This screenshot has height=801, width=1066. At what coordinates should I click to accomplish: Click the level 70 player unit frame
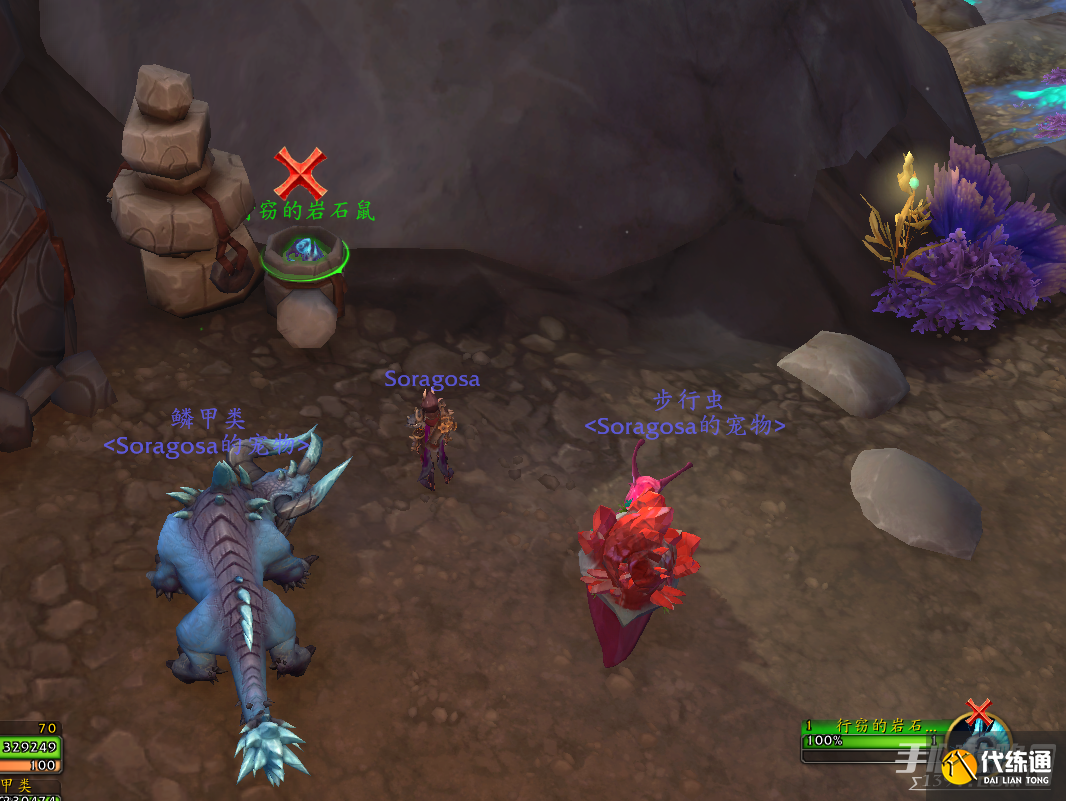point(30,747)
